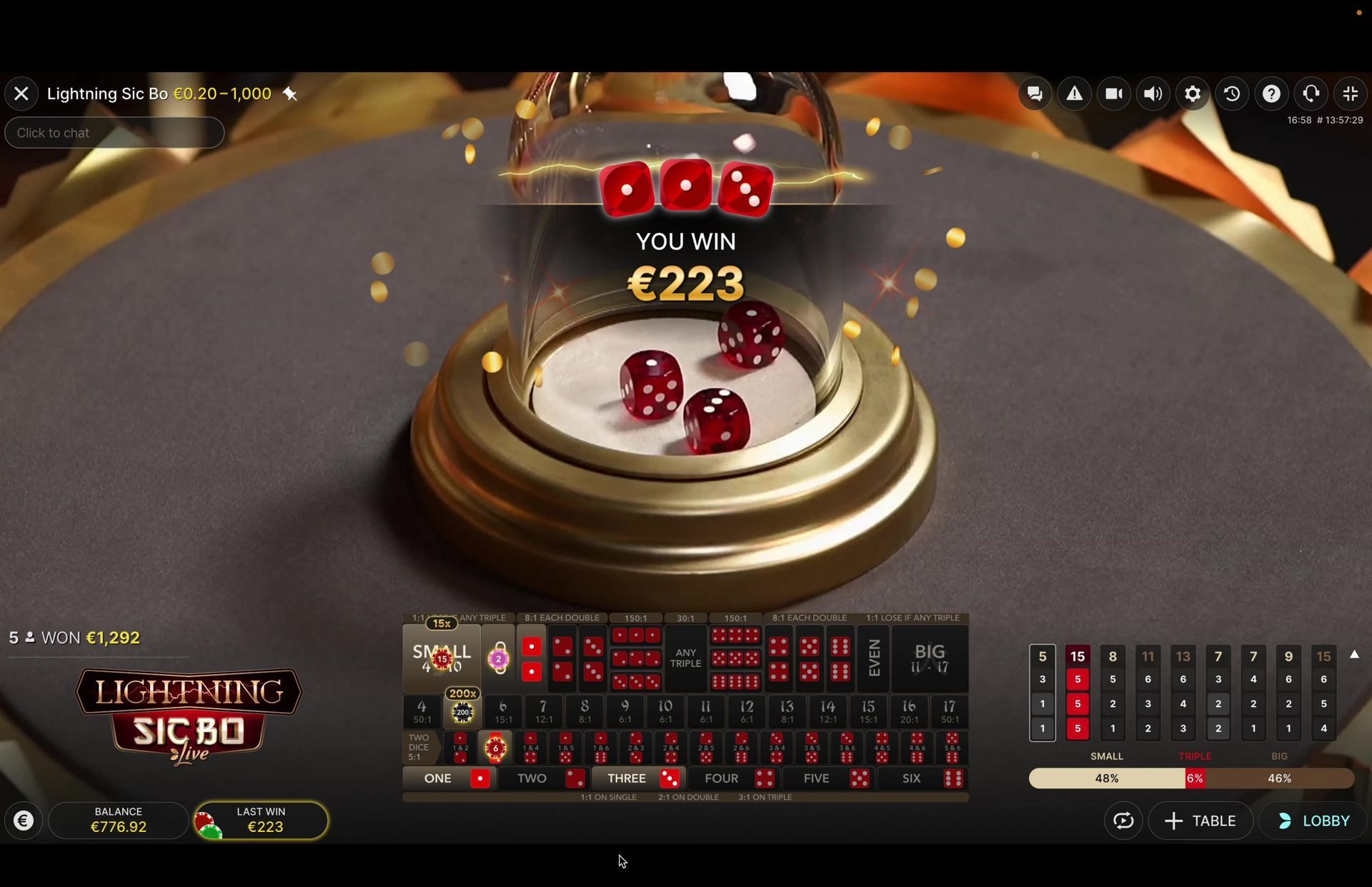Screen dimensions: 1372x887
Task: Exit full-screen mode with the arrows icon
Action: [1351, 93]
